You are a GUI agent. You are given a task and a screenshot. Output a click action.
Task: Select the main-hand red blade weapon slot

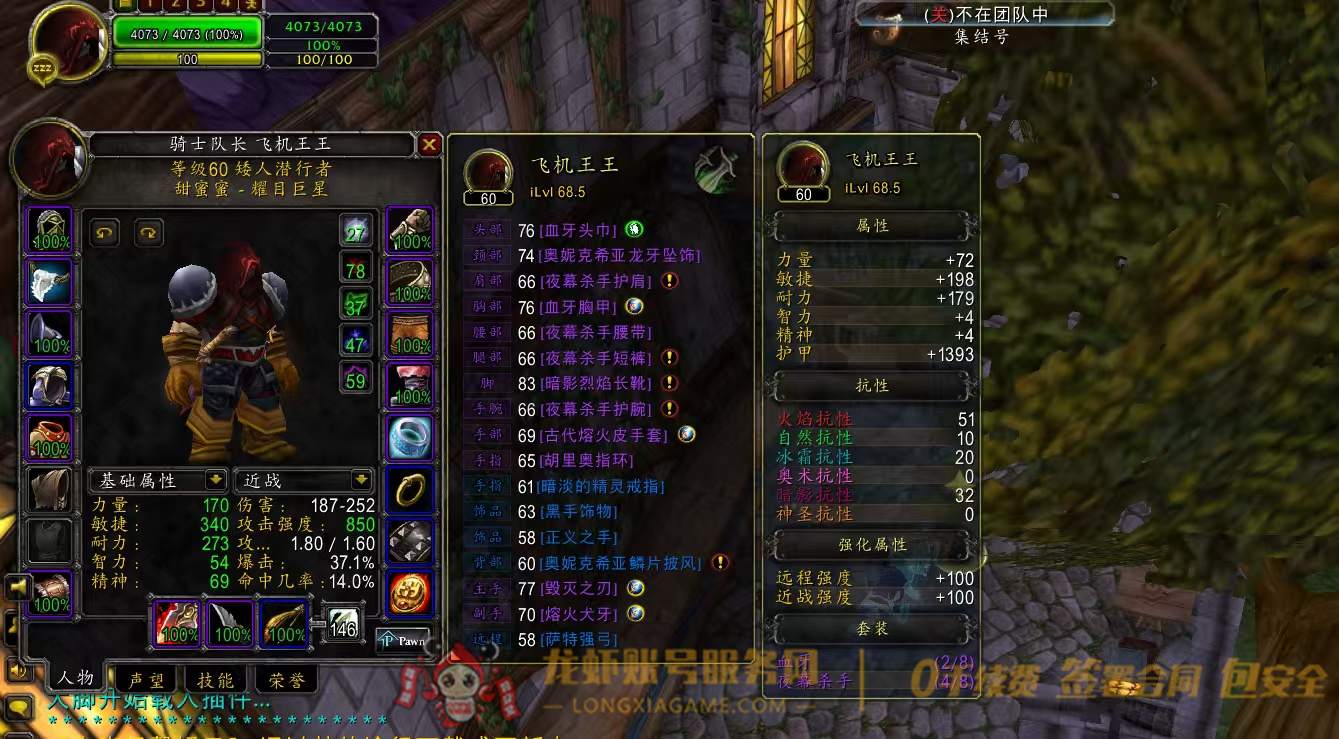click(177, 622)
